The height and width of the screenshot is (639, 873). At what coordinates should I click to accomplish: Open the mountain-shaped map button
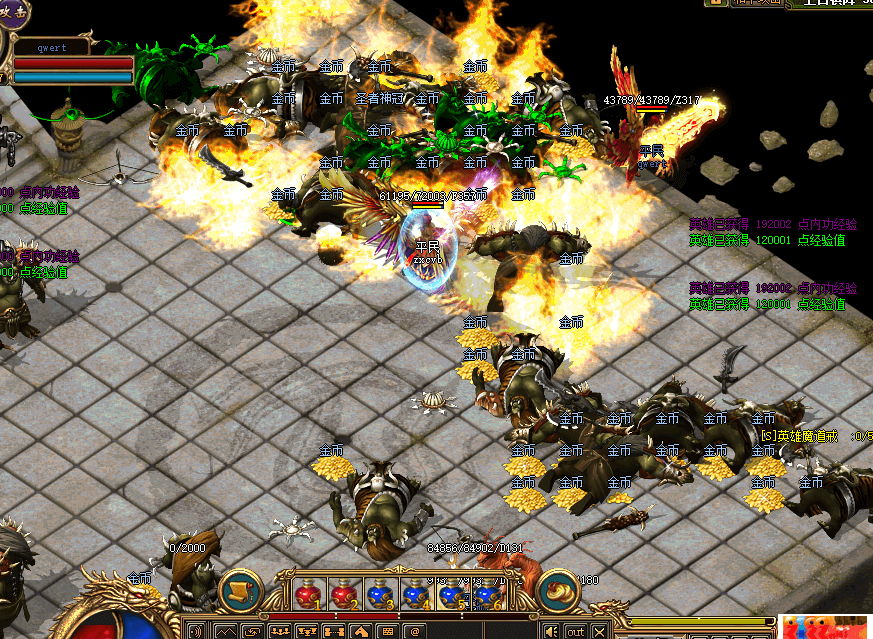pyautogui.click(x=226, y=631)
